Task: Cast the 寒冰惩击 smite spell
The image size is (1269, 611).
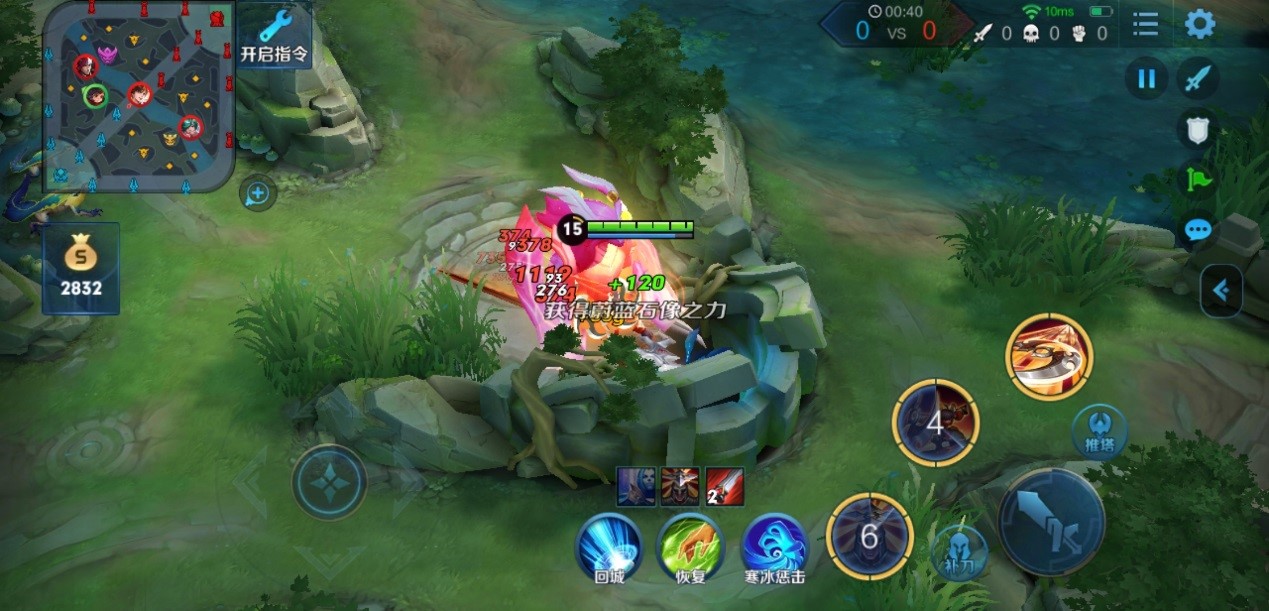Action: tap(774, 545)
